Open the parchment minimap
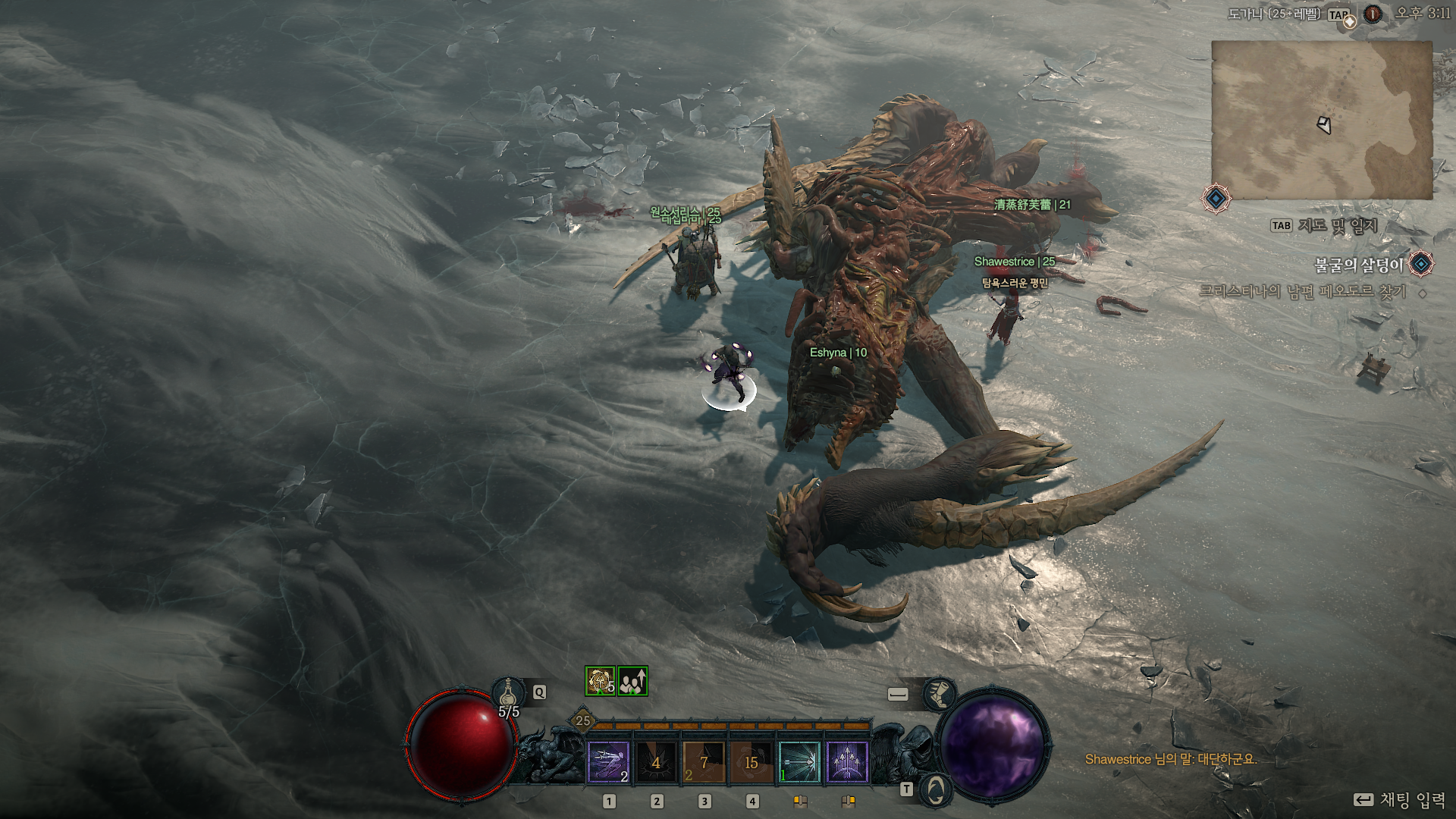 pos(1322,120)
